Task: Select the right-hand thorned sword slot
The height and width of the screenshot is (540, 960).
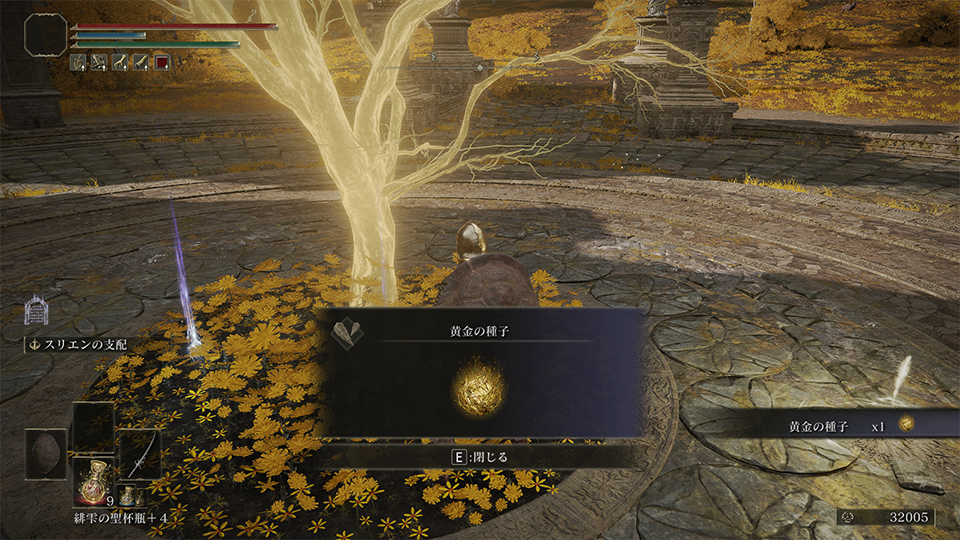Action: coord(141,454)
